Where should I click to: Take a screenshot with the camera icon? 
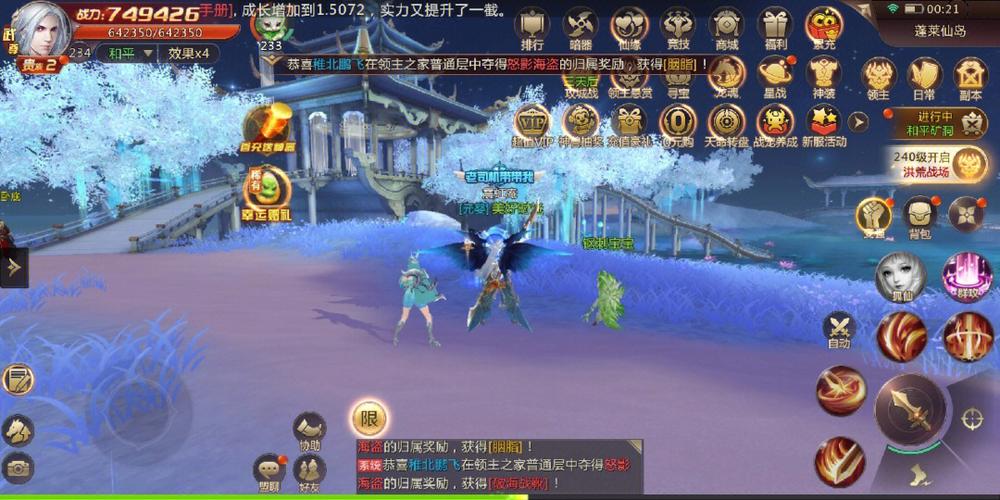pos(17,466)
